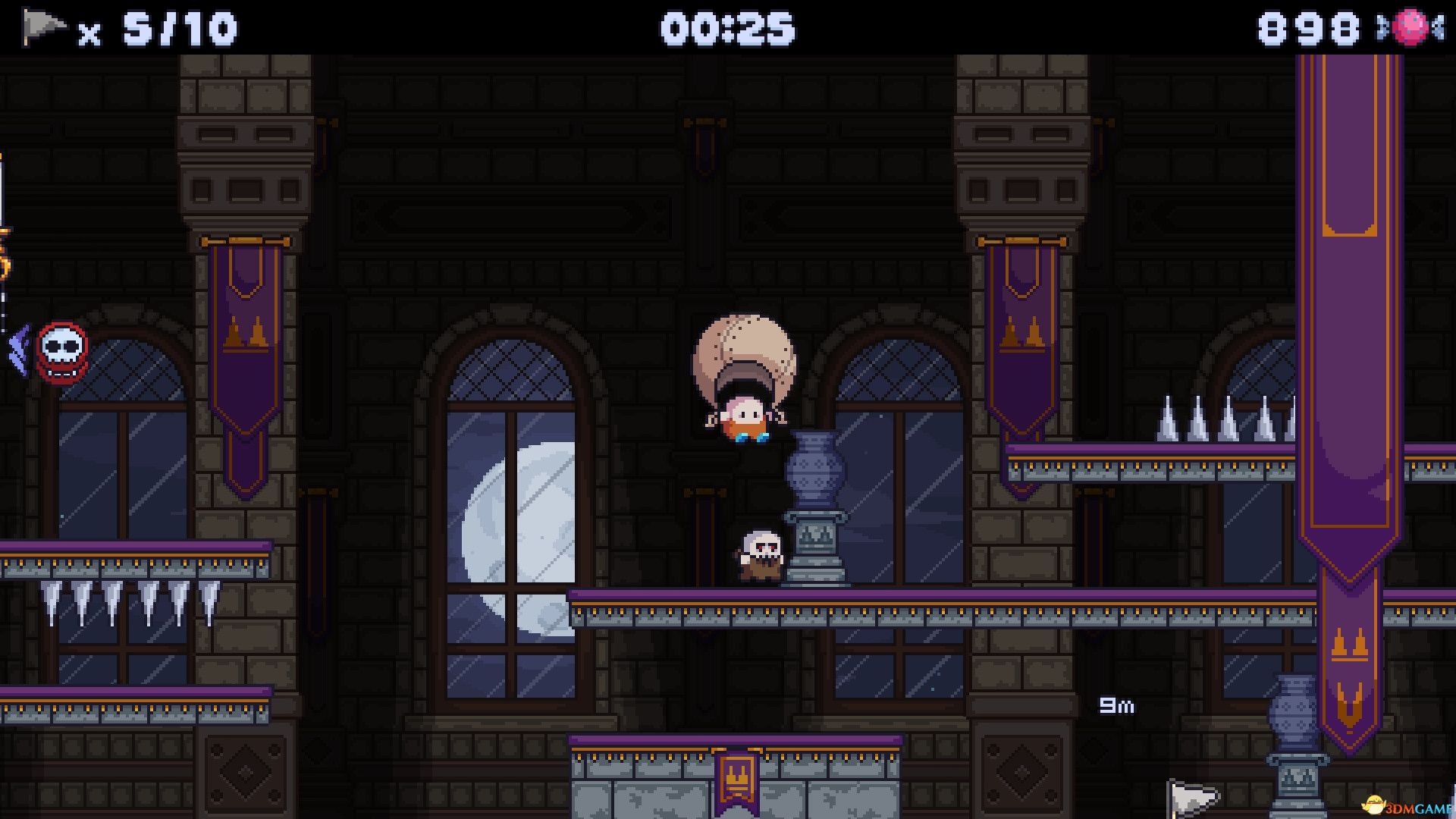Click the icicles hanging under the left platform
Image resolution: width=1456 pixels, height=819 pixels.
point(129,599)
